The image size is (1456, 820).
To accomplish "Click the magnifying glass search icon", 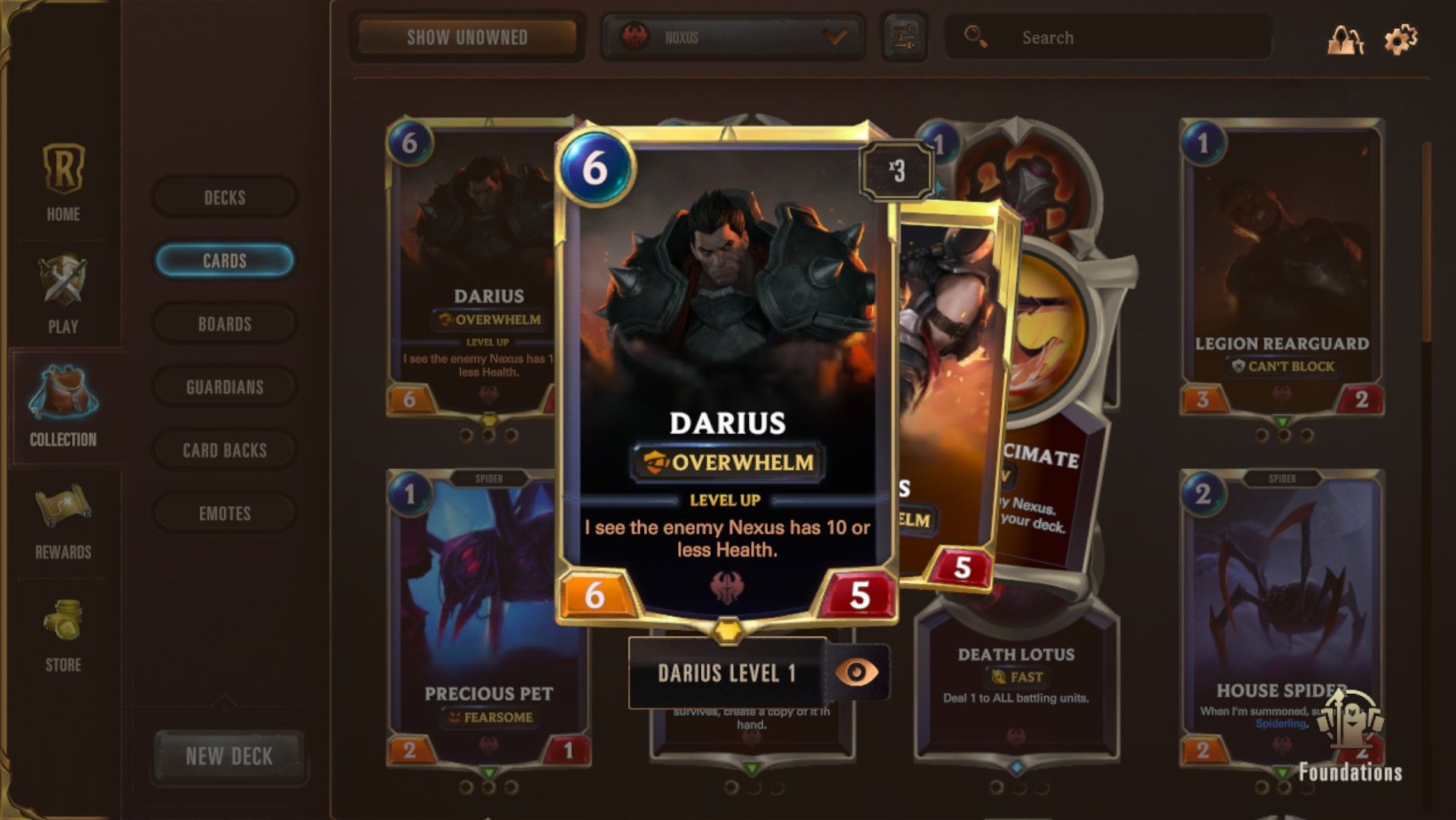I will [974, 36].
